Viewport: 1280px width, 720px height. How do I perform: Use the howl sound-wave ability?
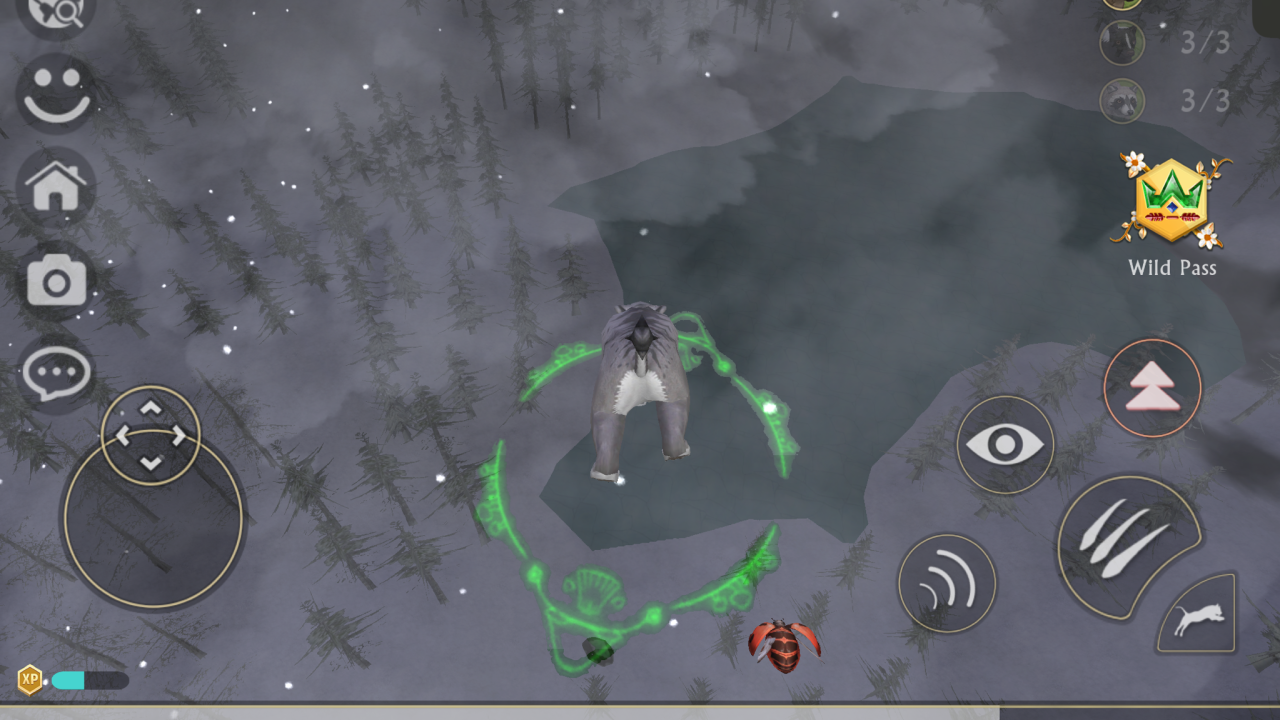947,583
